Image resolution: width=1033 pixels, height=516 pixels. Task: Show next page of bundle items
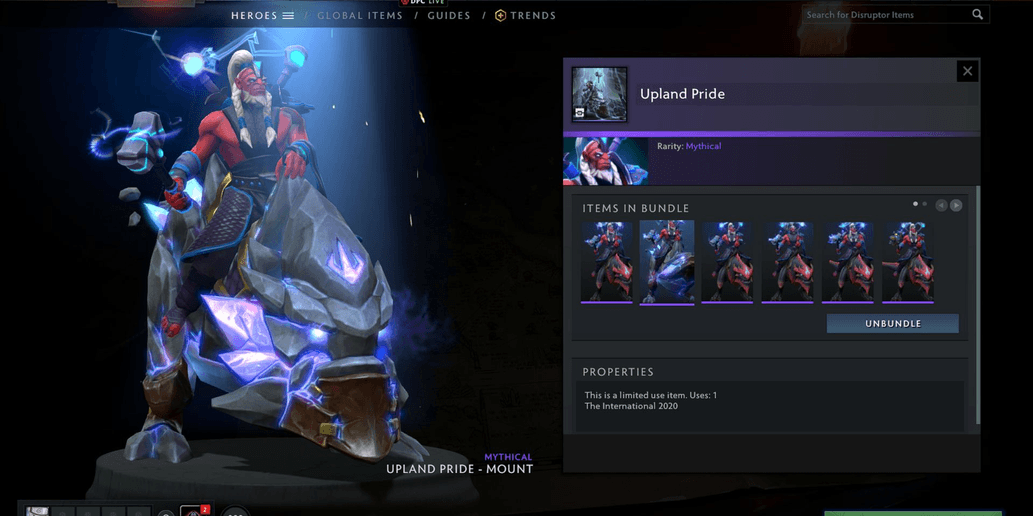(956, 205)
